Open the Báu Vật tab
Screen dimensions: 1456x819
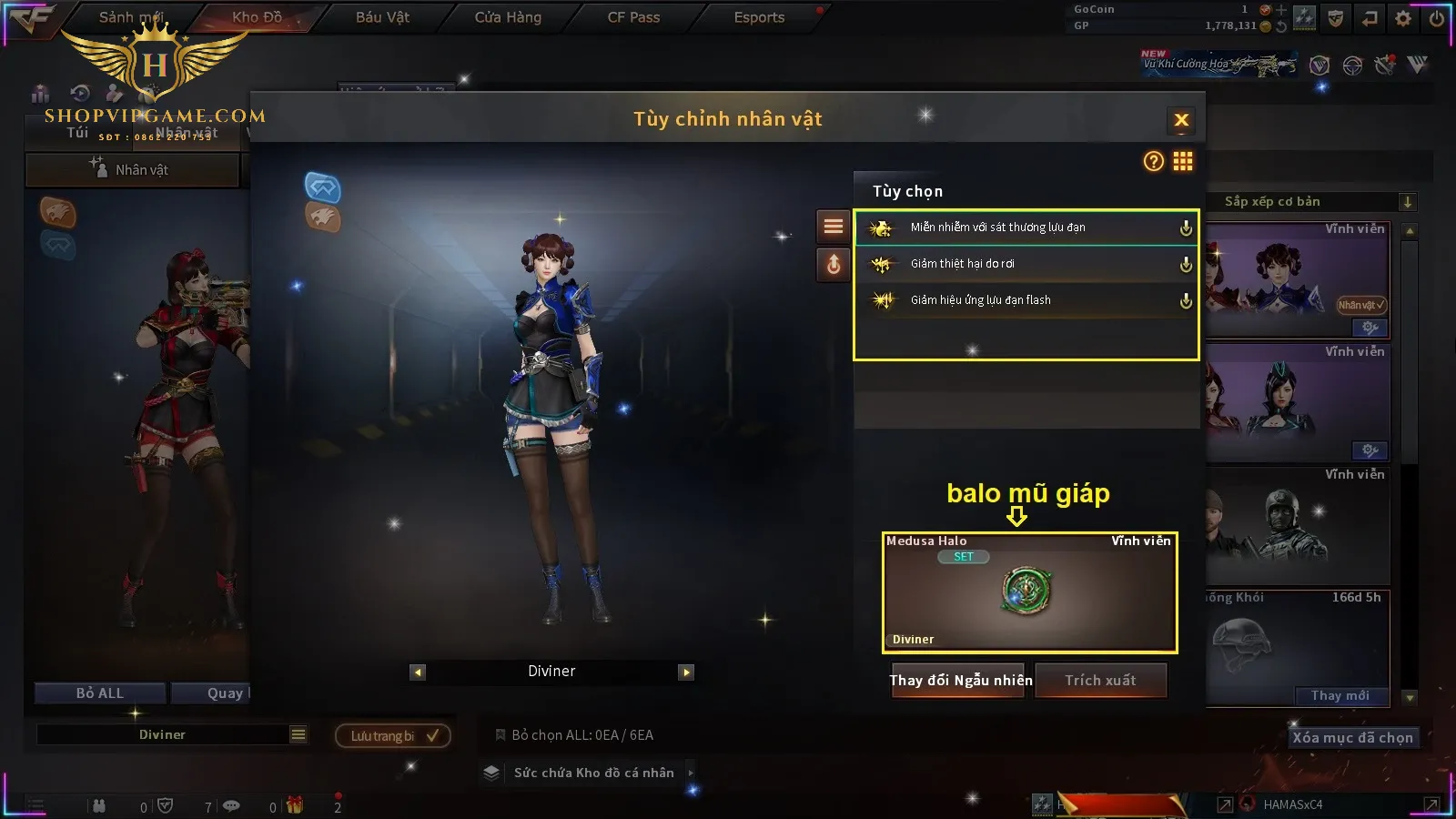tap(382, 17)
